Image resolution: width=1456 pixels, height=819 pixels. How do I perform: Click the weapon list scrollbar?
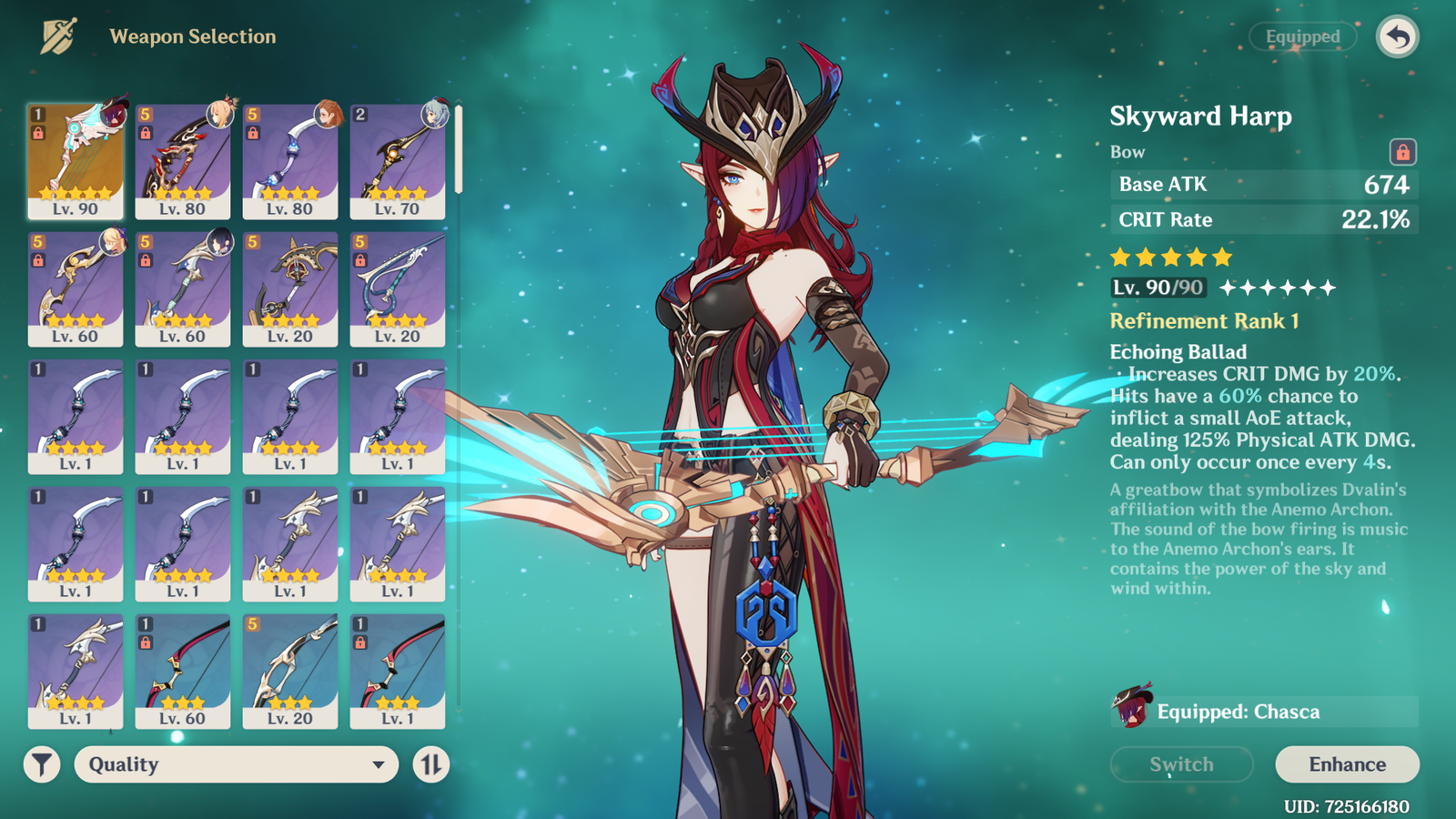pos(459,150)
